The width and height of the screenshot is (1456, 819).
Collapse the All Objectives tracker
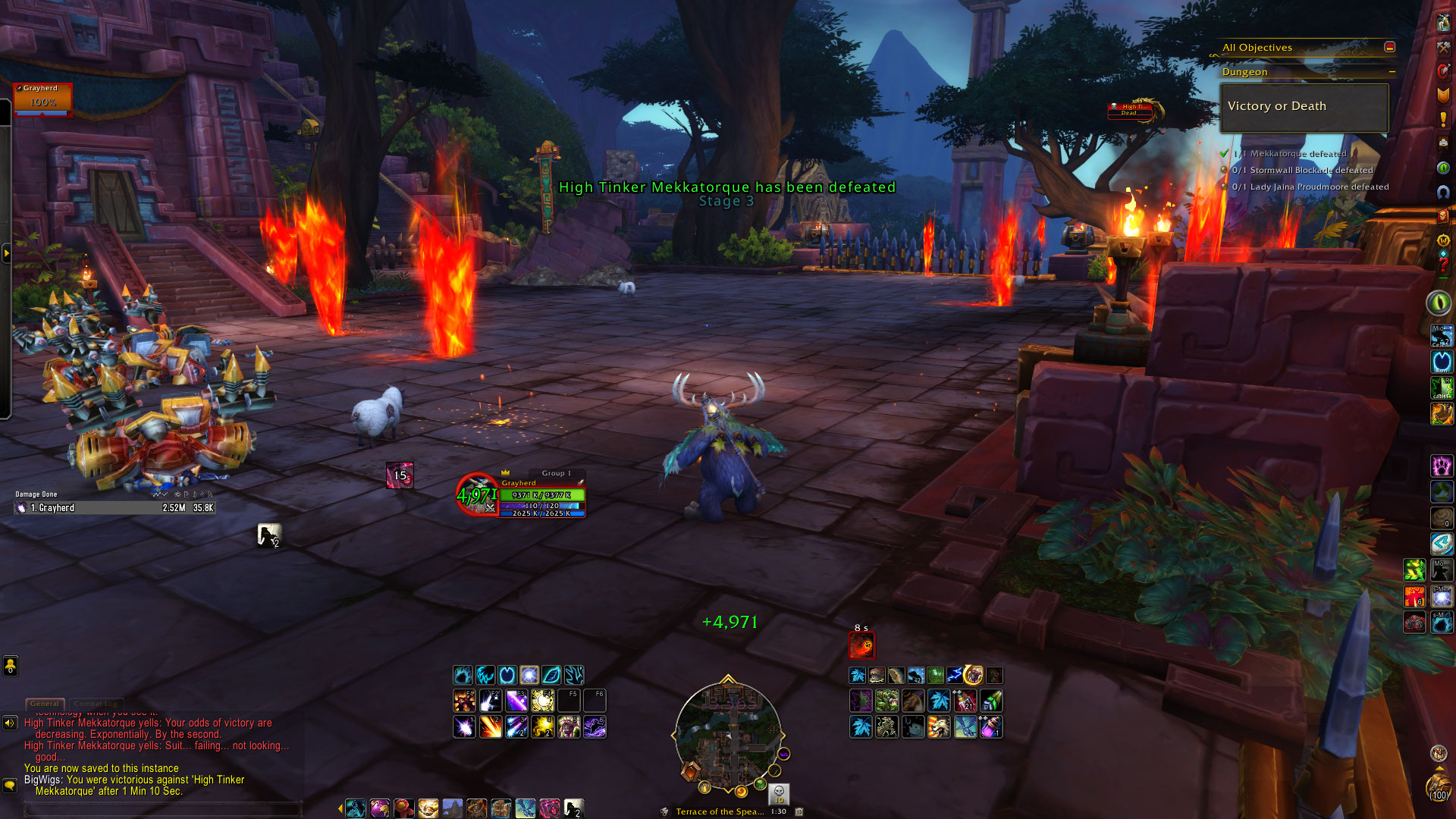click(1389, 47)
